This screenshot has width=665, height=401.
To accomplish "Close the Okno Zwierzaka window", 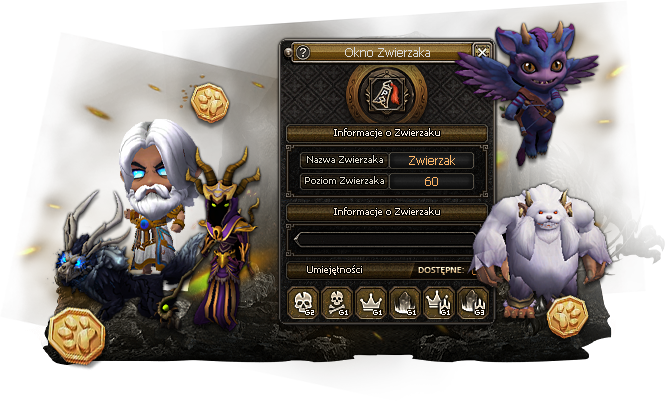I will [482, 53].
